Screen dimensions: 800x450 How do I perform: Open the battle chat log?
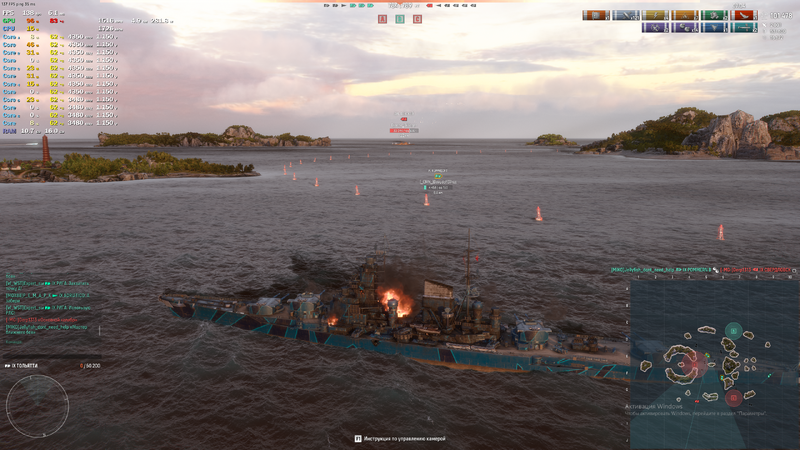tap(50, 305)
